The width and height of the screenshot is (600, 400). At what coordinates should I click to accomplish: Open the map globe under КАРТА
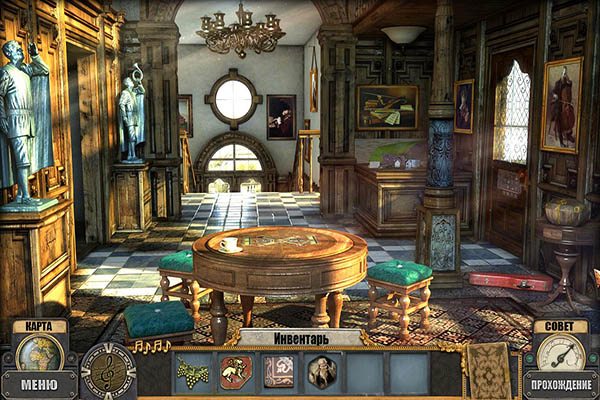[x=39, y=352]
